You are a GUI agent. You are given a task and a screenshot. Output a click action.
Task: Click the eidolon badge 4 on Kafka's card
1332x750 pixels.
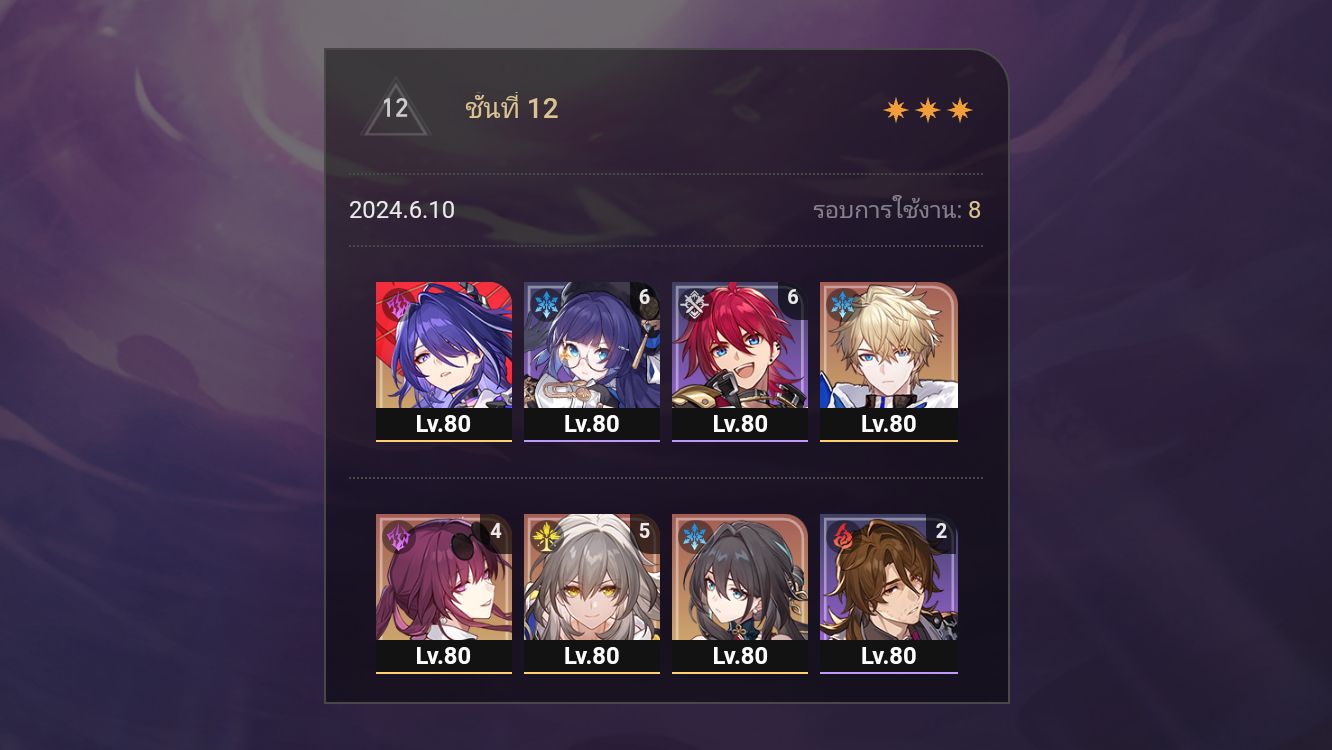click(x=496, y=531)
